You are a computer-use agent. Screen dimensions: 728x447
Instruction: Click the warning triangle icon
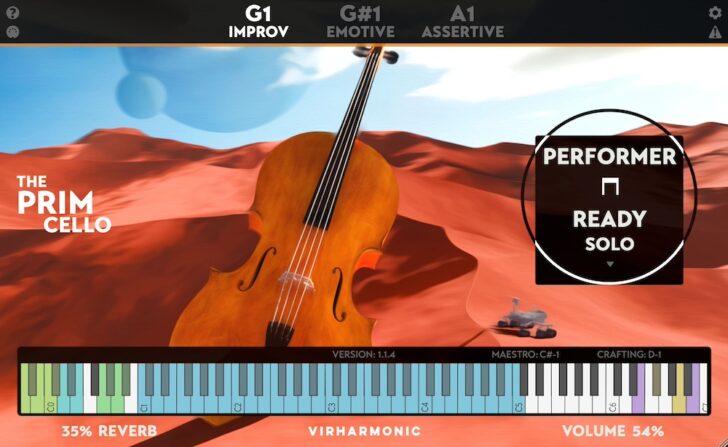pos(714,32)
